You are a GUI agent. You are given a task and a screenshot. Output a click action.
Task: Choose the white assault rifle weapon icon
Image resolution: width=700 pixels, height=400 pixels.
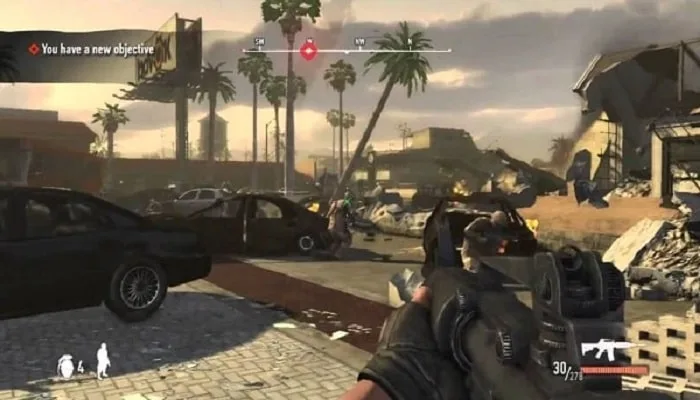(609, 349)
